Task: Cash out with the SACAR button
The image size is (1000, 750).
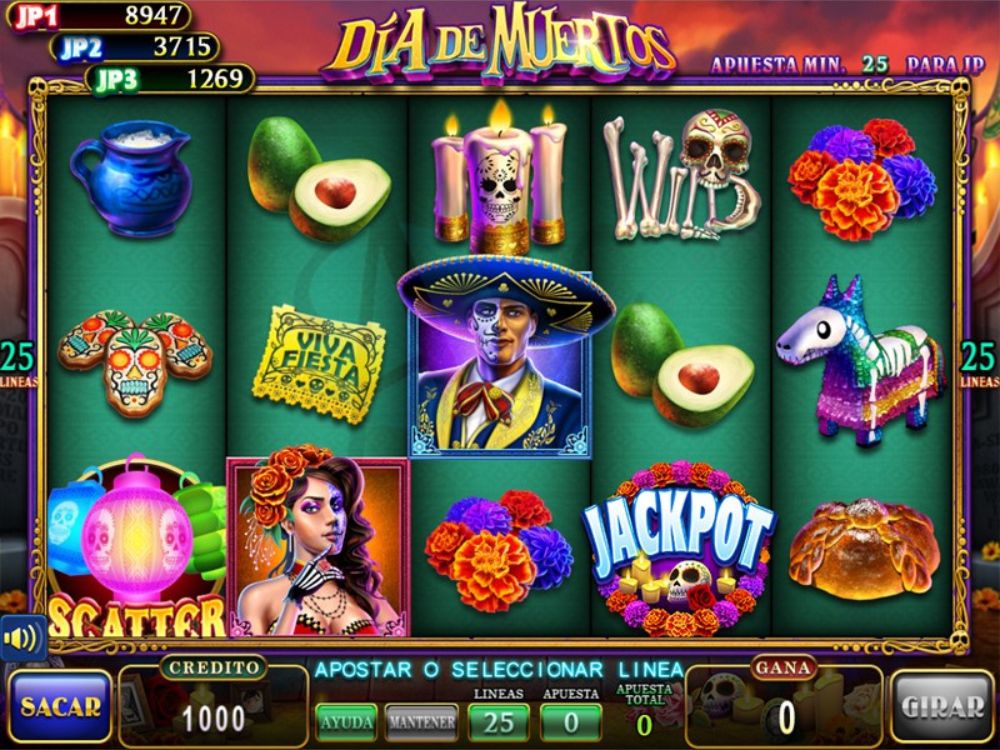Action: point(60,706)
